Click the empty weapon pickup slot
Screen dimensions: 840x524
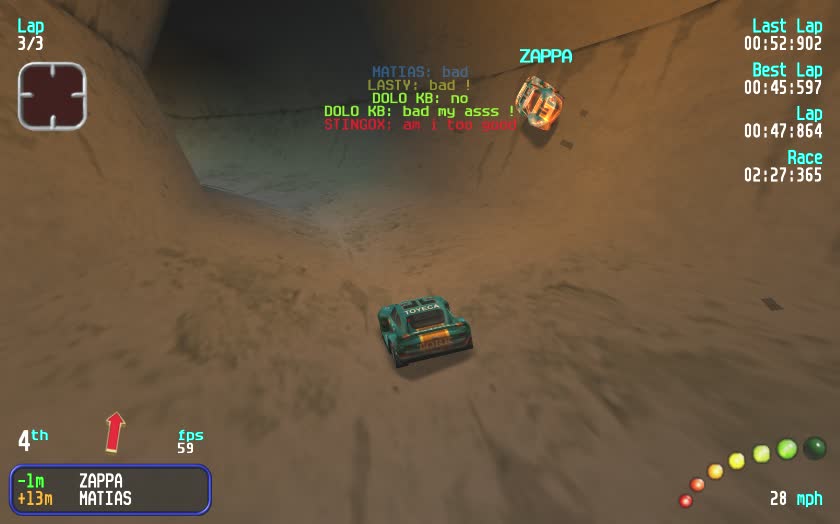[x=52, y=96]
